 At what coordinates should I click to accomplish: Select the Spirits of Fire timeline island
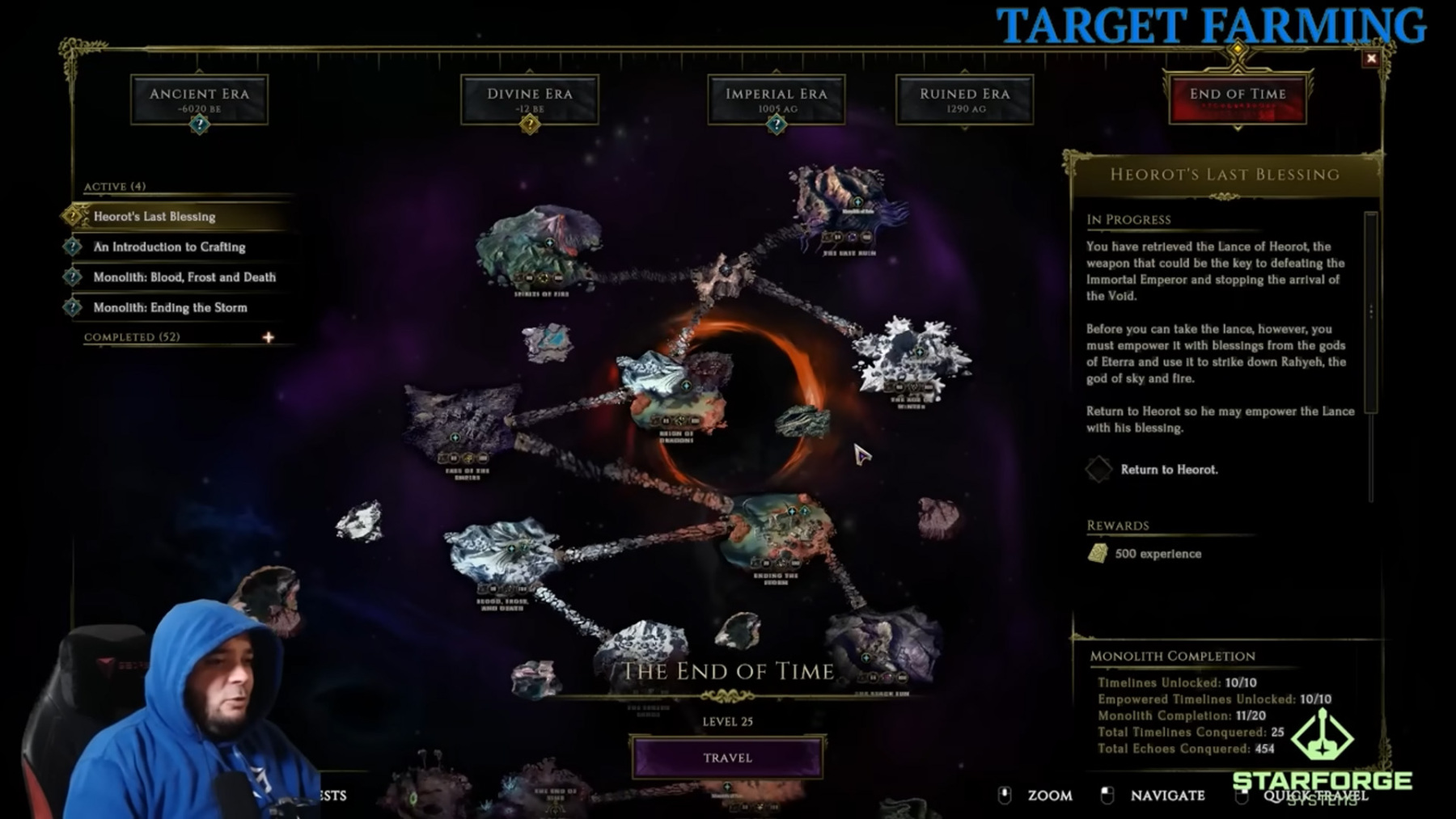pyautogui.click(x=540, y=247)
